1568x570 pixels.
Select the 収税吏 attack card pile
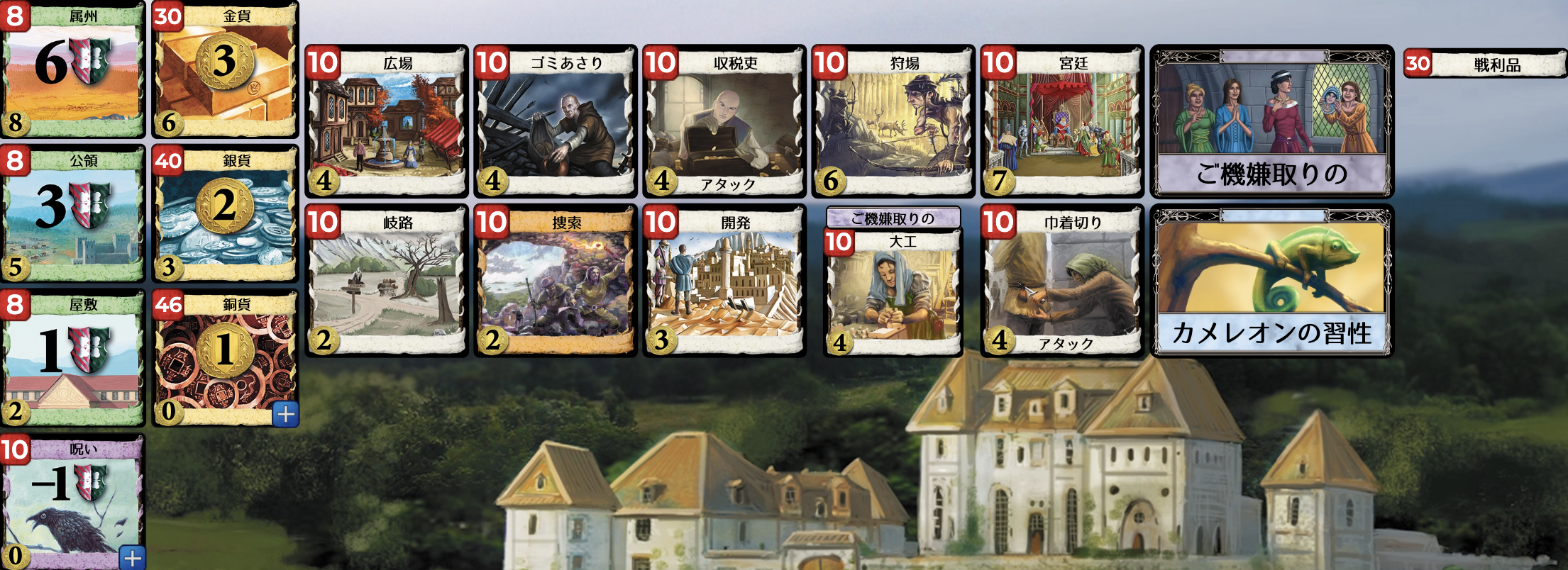point(724,121)
